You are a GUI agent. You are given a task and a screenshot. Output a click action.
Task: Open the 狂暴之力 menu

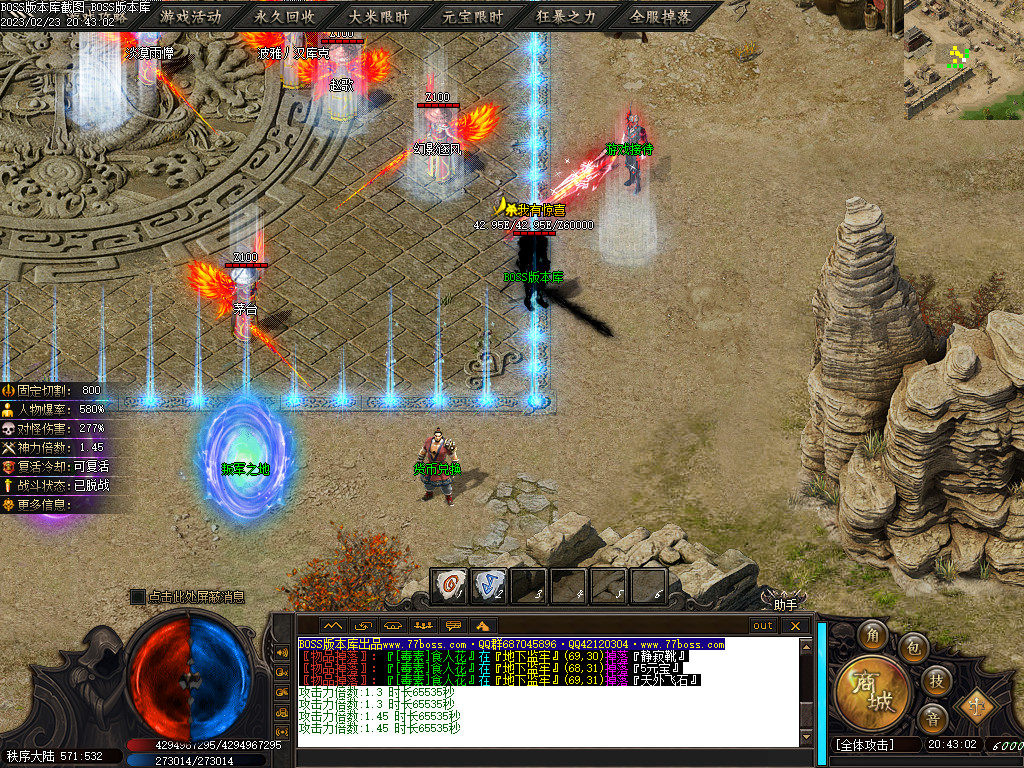click(x=567, y=17)
